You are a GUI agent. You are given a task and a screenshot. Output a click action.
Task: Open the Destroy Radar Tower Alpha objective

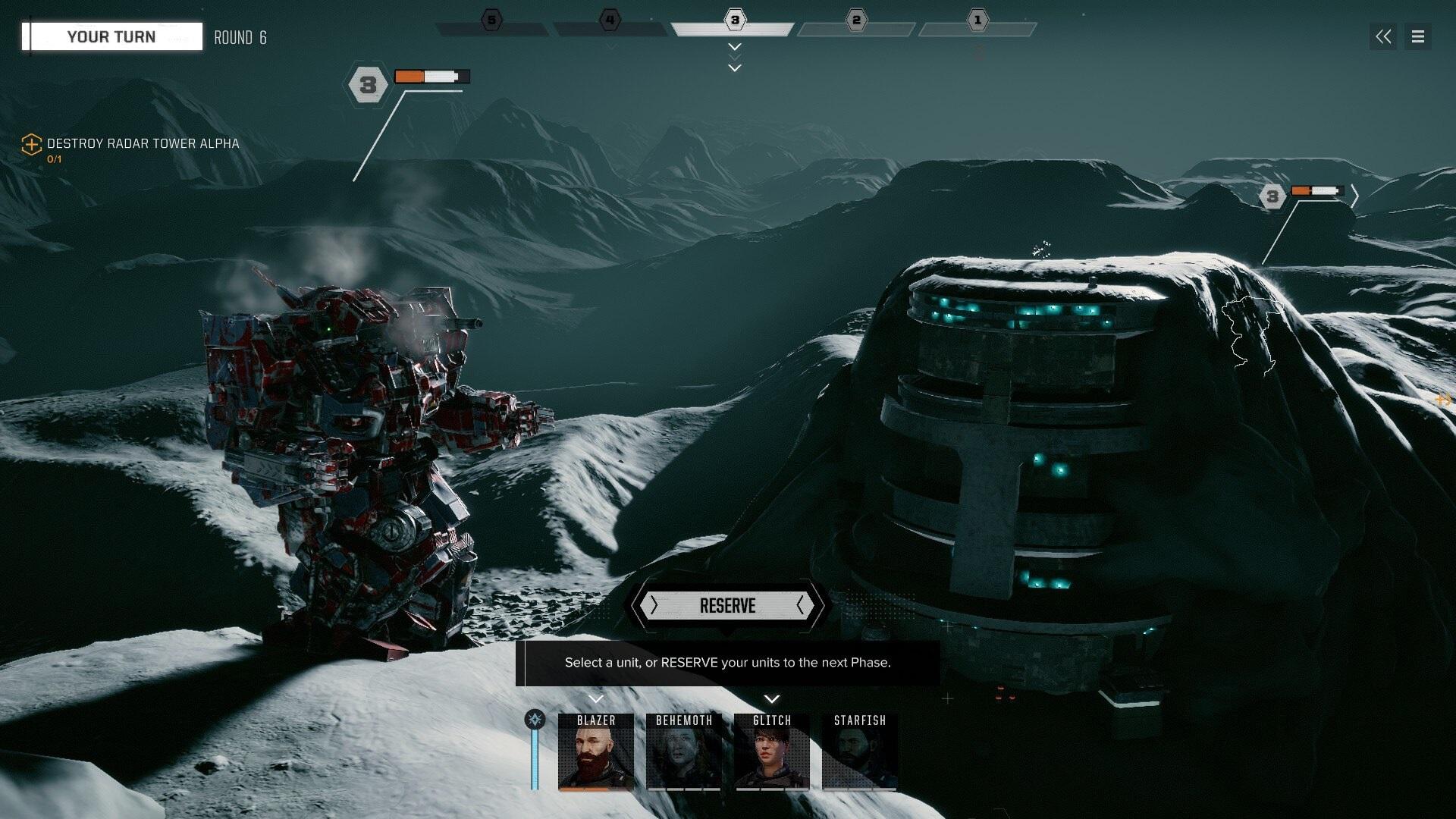point(143,143)
